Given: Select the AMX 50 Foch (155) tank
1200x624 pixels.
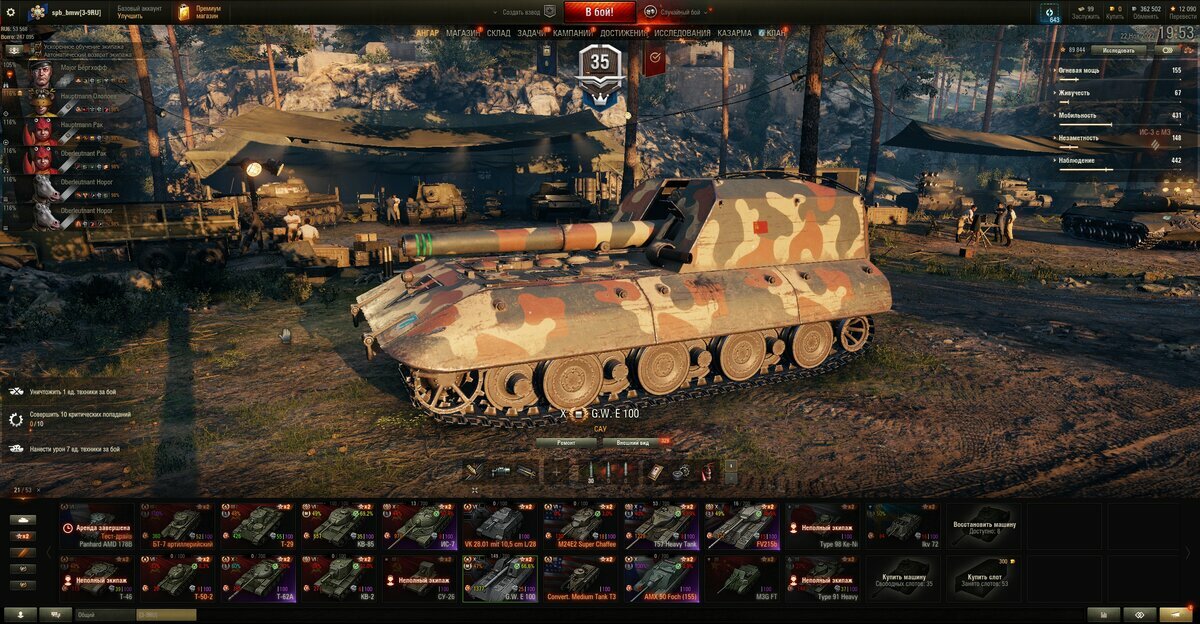Looking at the screenshot, I should (x=661, y=579).
